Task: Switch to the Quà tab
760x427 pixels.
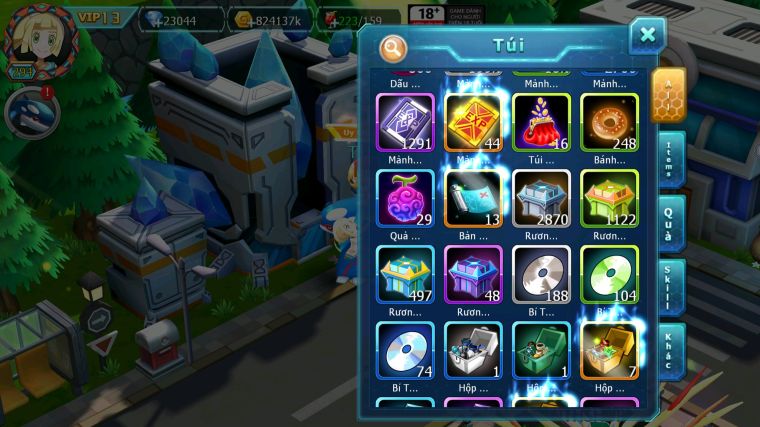Action: [x=672, y=223]
